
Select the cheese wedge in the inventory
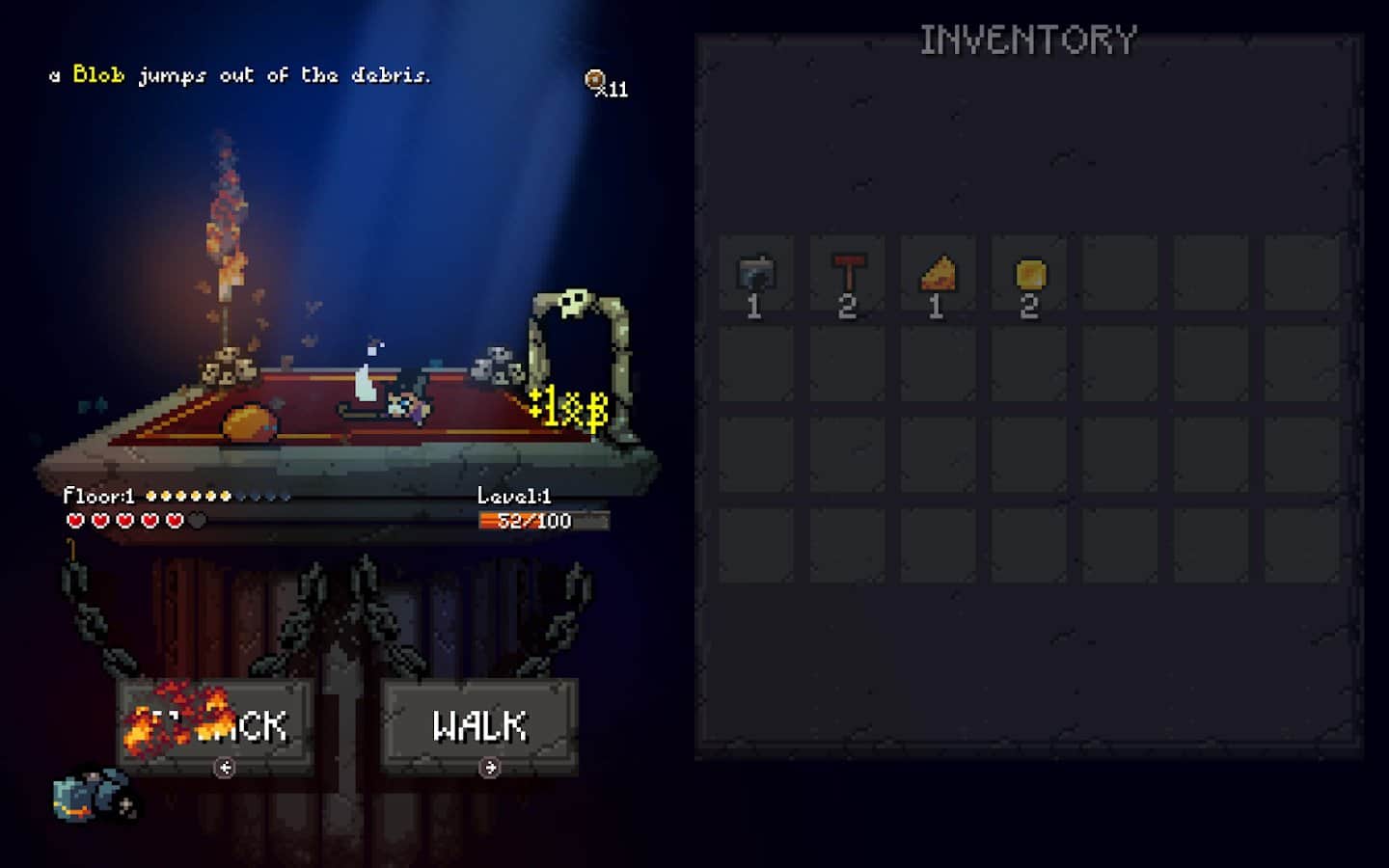(939, 273)
